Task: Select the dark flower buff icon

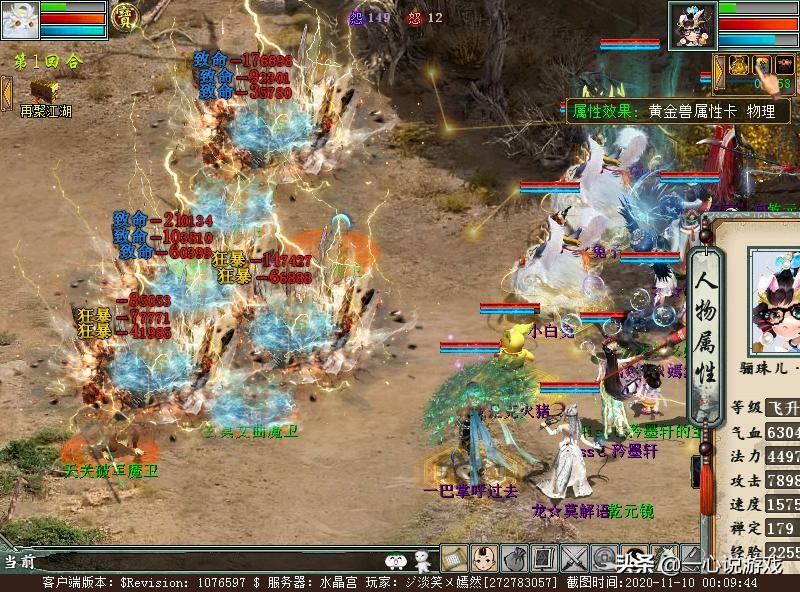Action: pyautogui.click(x=785, y=66)
